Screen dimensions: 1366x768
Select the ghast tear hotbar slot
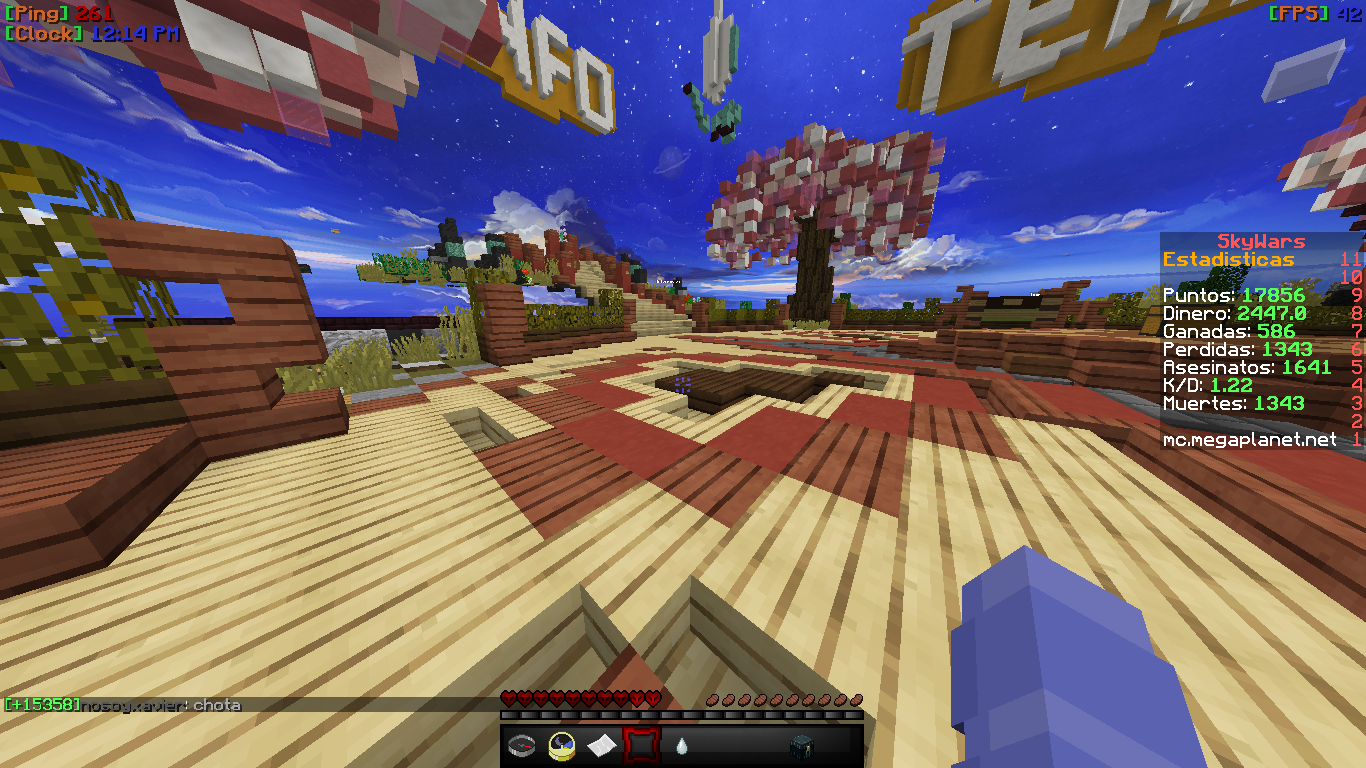point(681,745)
